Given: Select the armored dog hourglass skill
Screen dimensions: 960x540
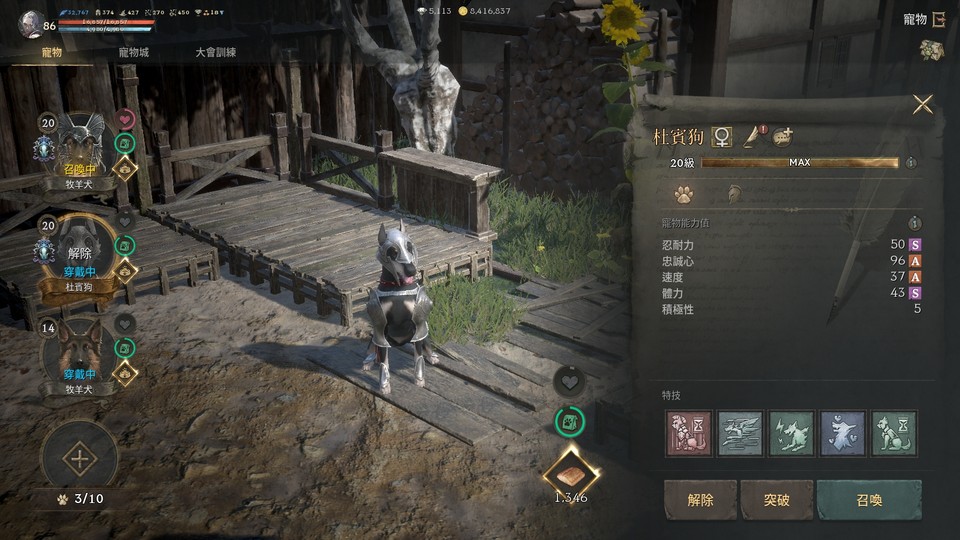Looking at the screenshot, I should 690,433.
